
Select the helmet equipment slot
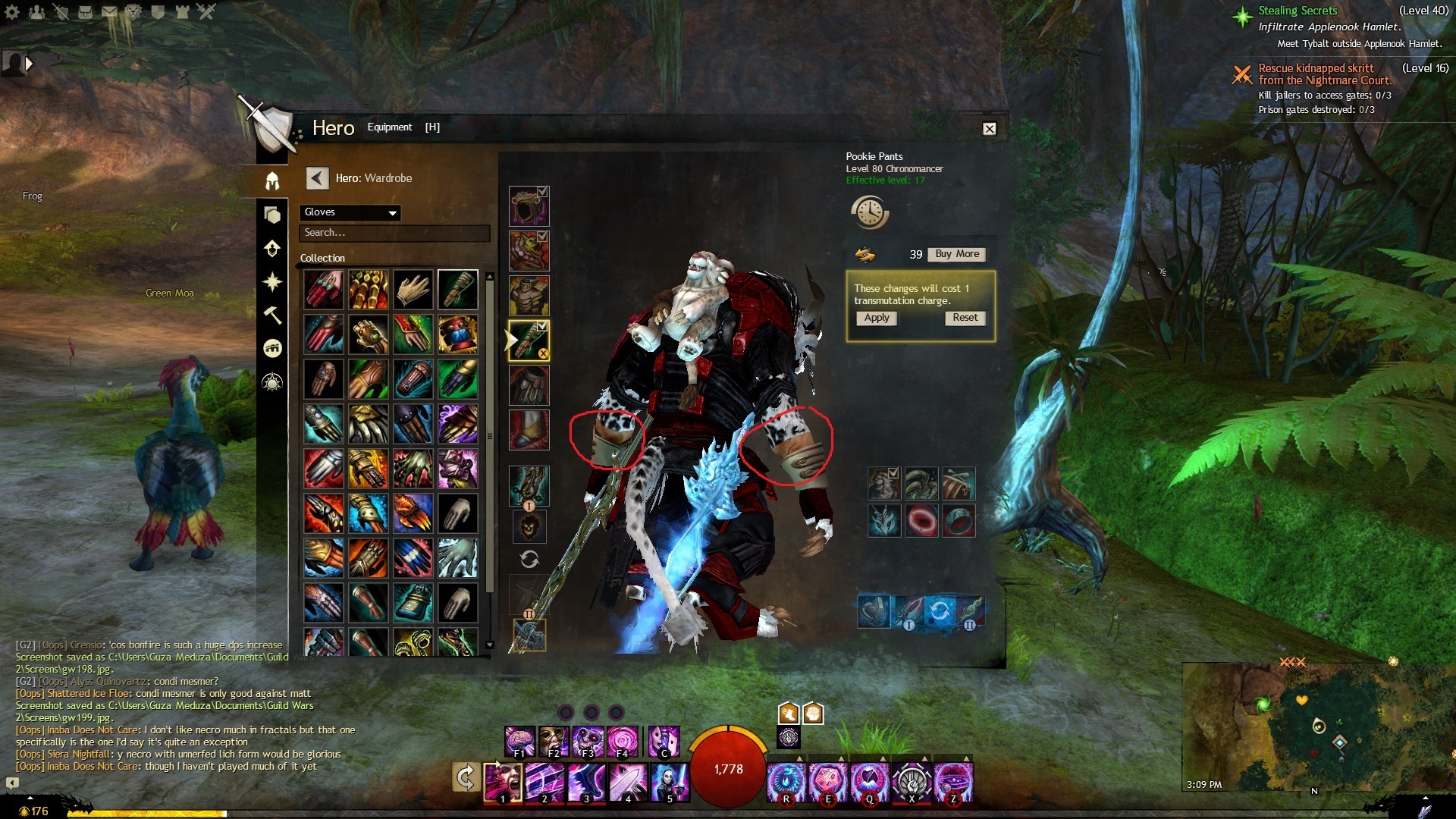[528, 207]
